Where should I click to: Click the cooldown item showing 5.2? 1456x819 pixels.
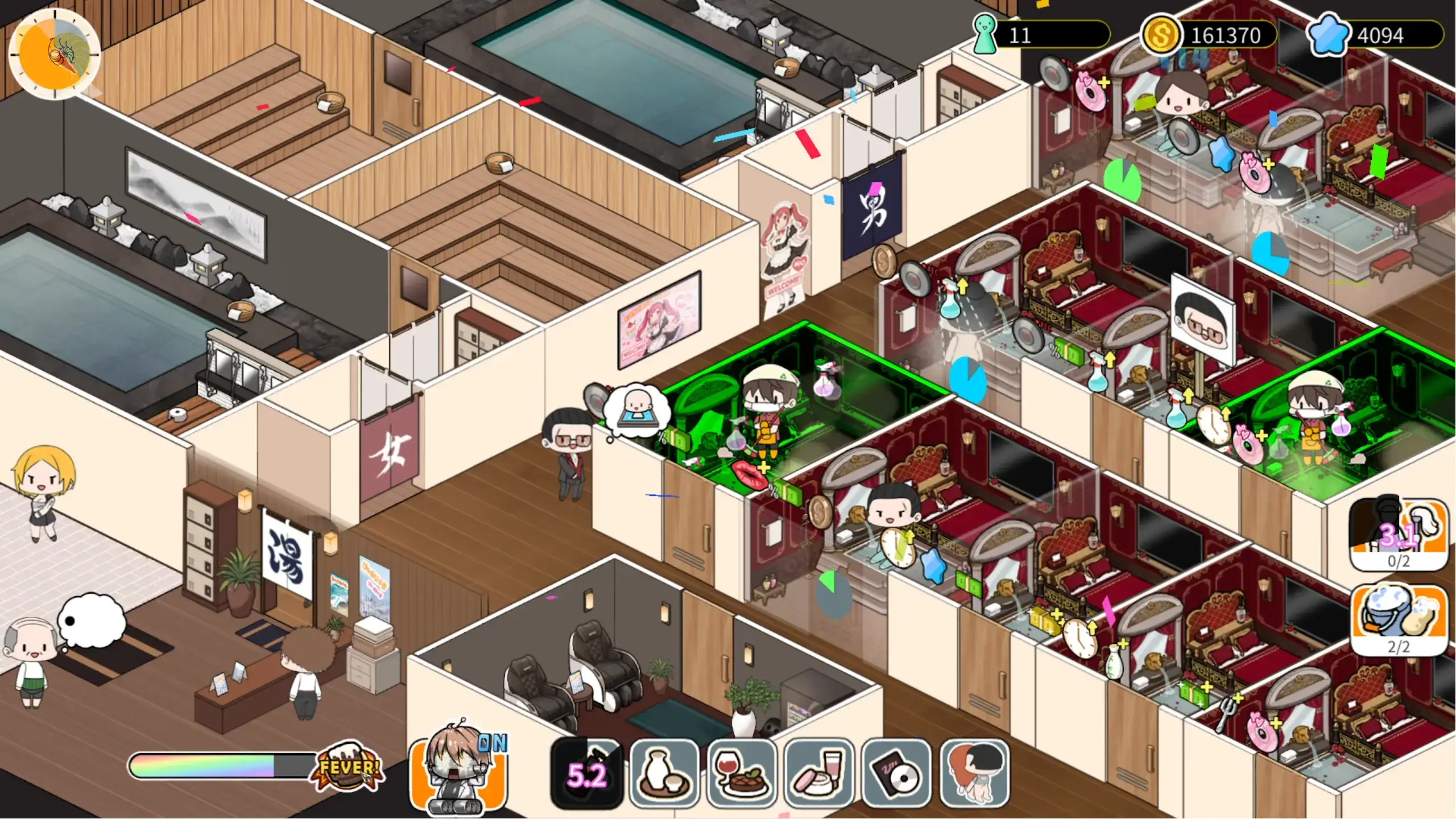(587, 773)
